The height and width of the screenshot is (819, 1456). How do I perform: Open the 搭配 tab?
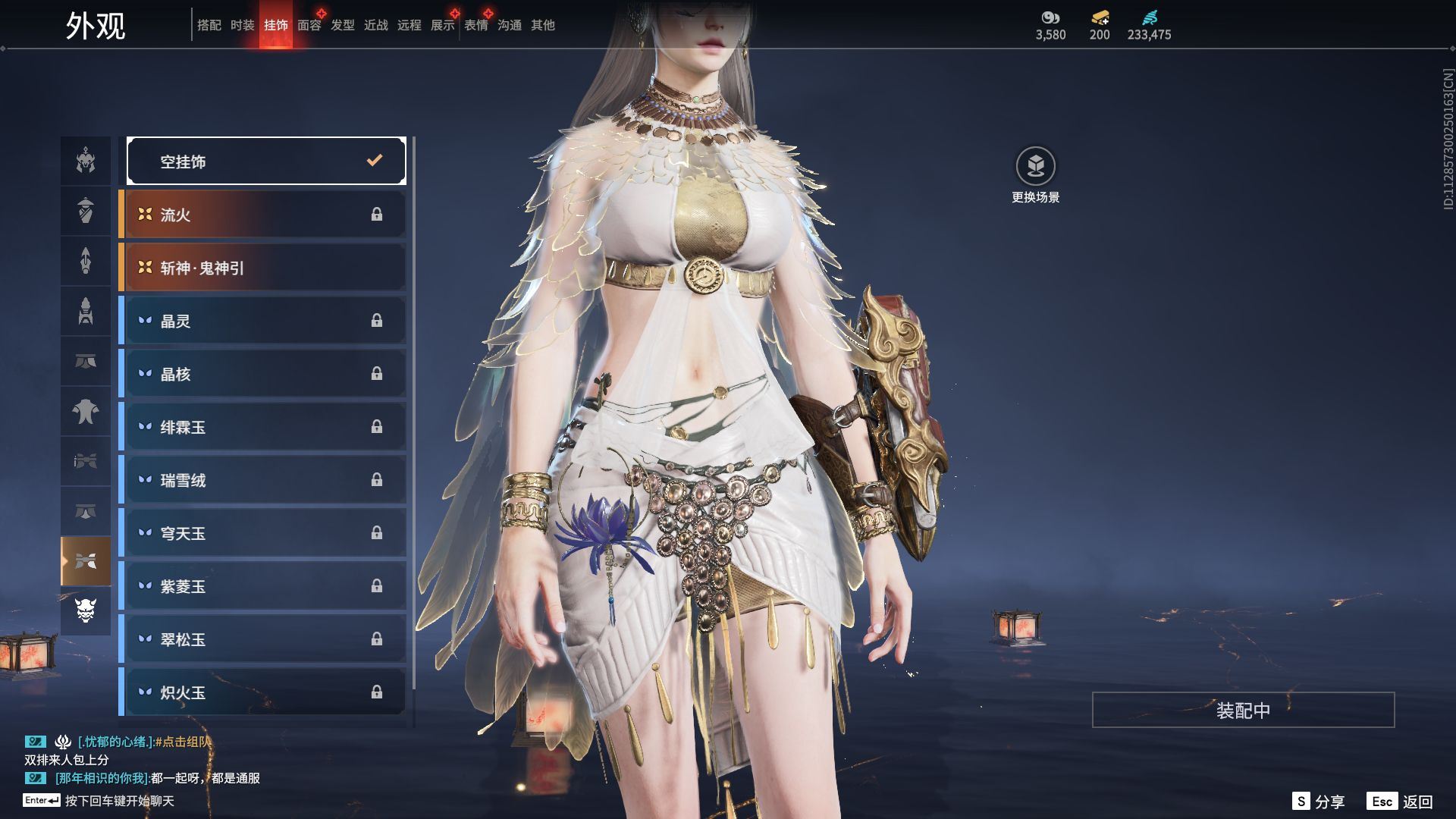209,25
